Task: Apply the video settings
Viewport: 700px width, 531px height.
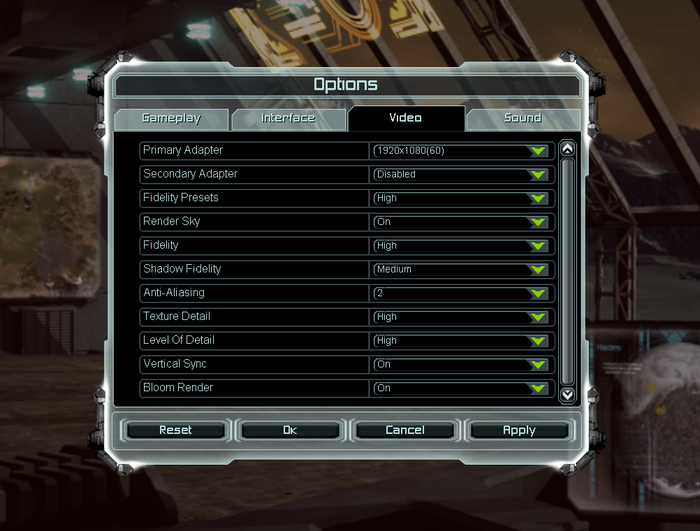Action: [519, 430]
